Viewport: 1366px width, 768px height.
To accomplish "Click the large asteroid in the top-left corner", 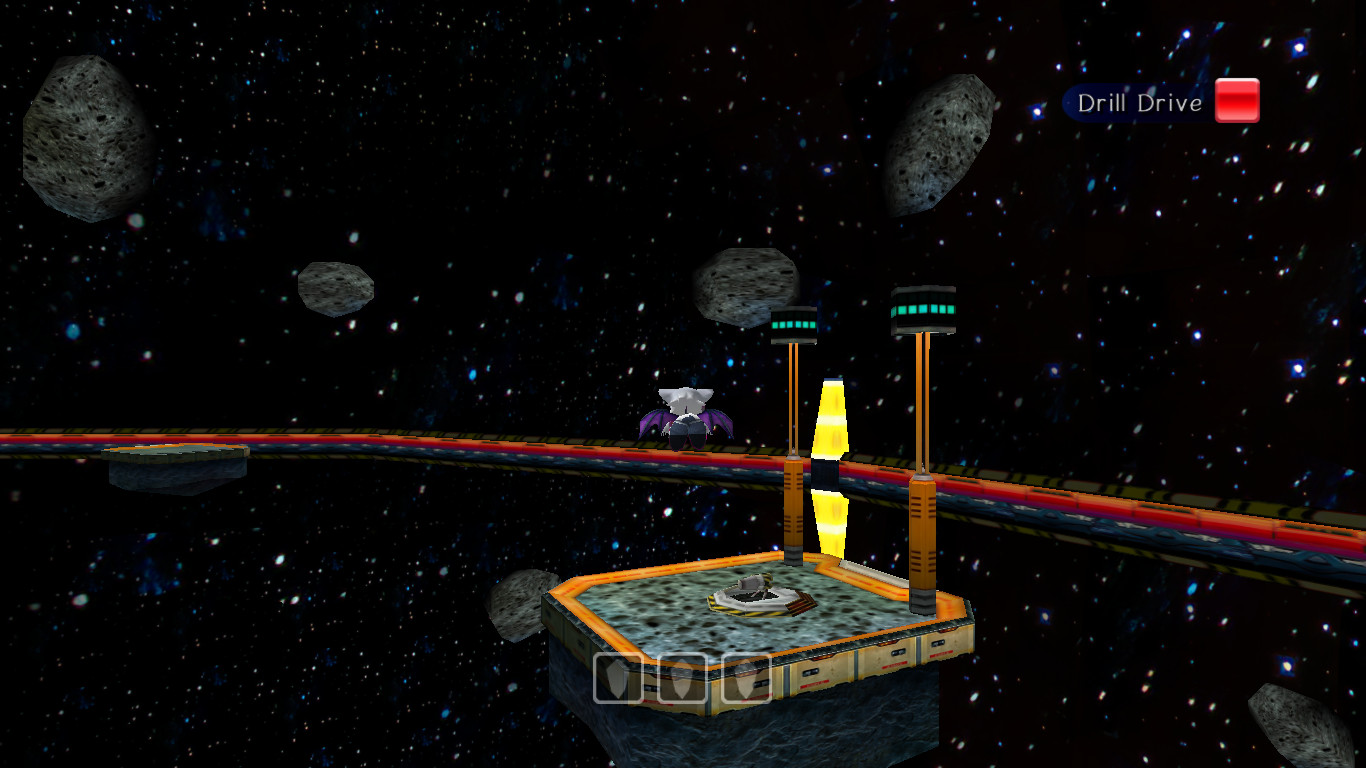I will click(x=85, y=140).
